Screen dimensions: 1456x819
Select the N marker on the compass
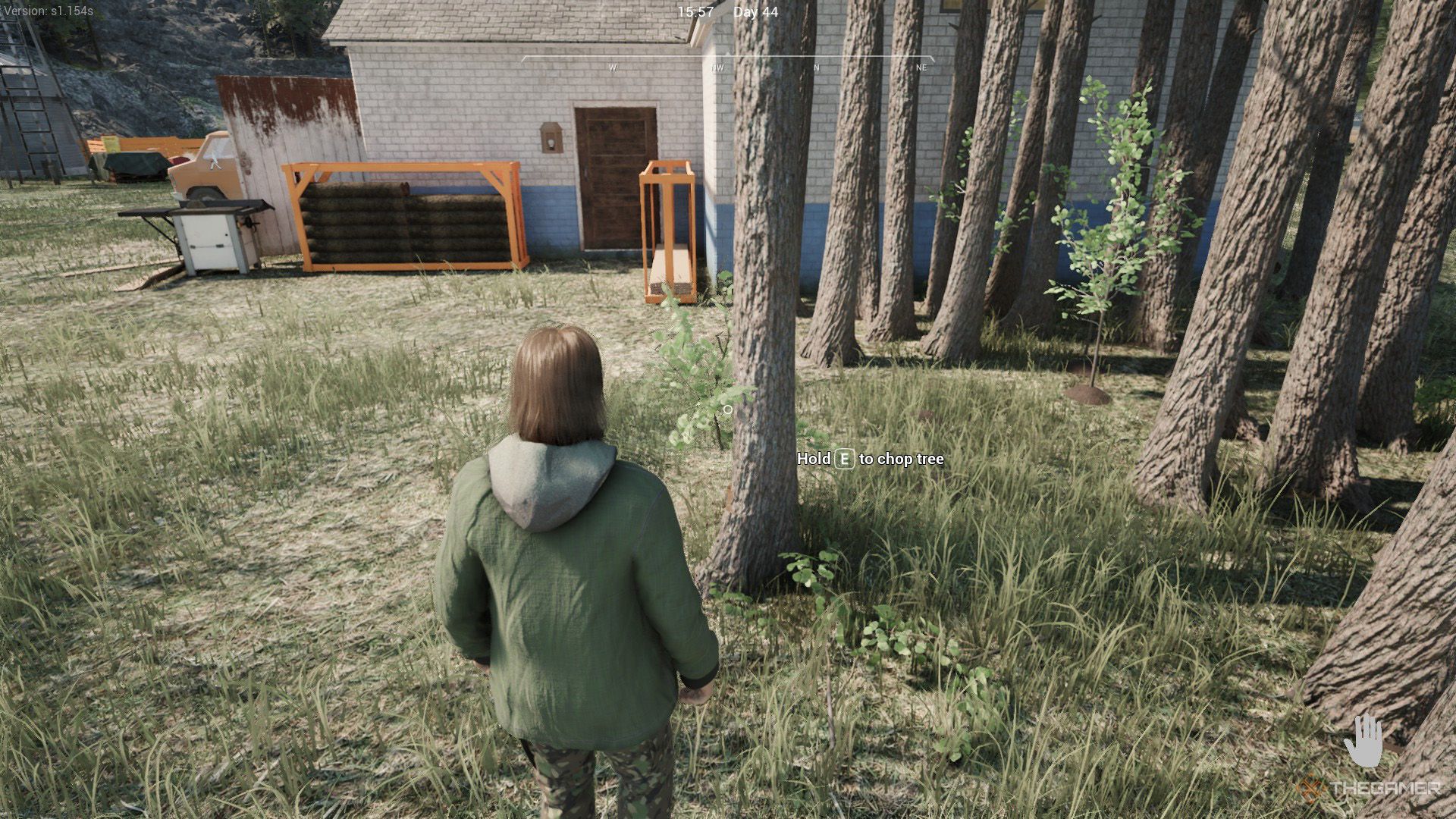816,67
